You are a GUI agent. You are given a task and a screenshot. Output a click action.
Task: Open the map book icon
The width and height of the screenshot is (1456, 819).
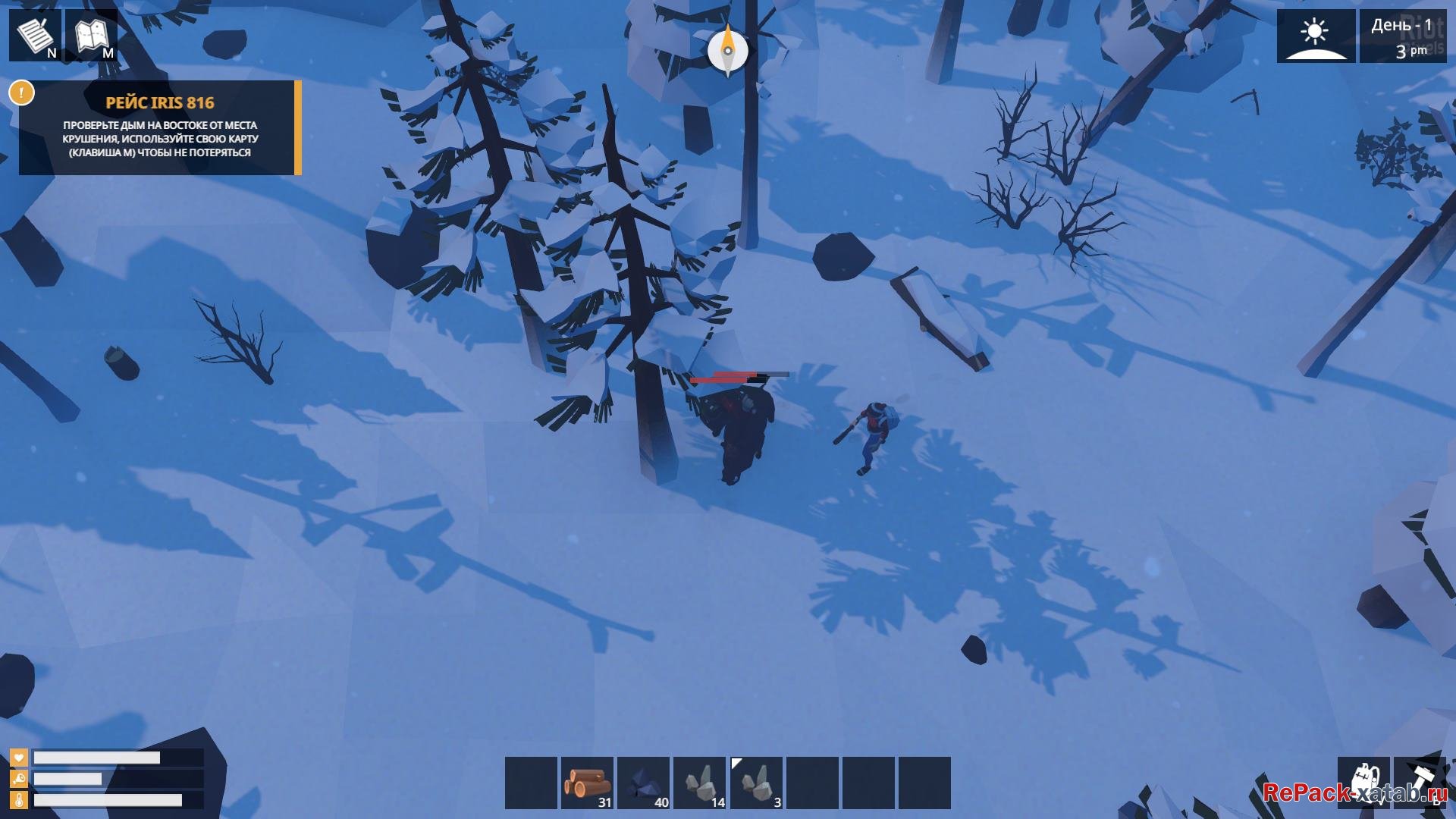[92, 35]
